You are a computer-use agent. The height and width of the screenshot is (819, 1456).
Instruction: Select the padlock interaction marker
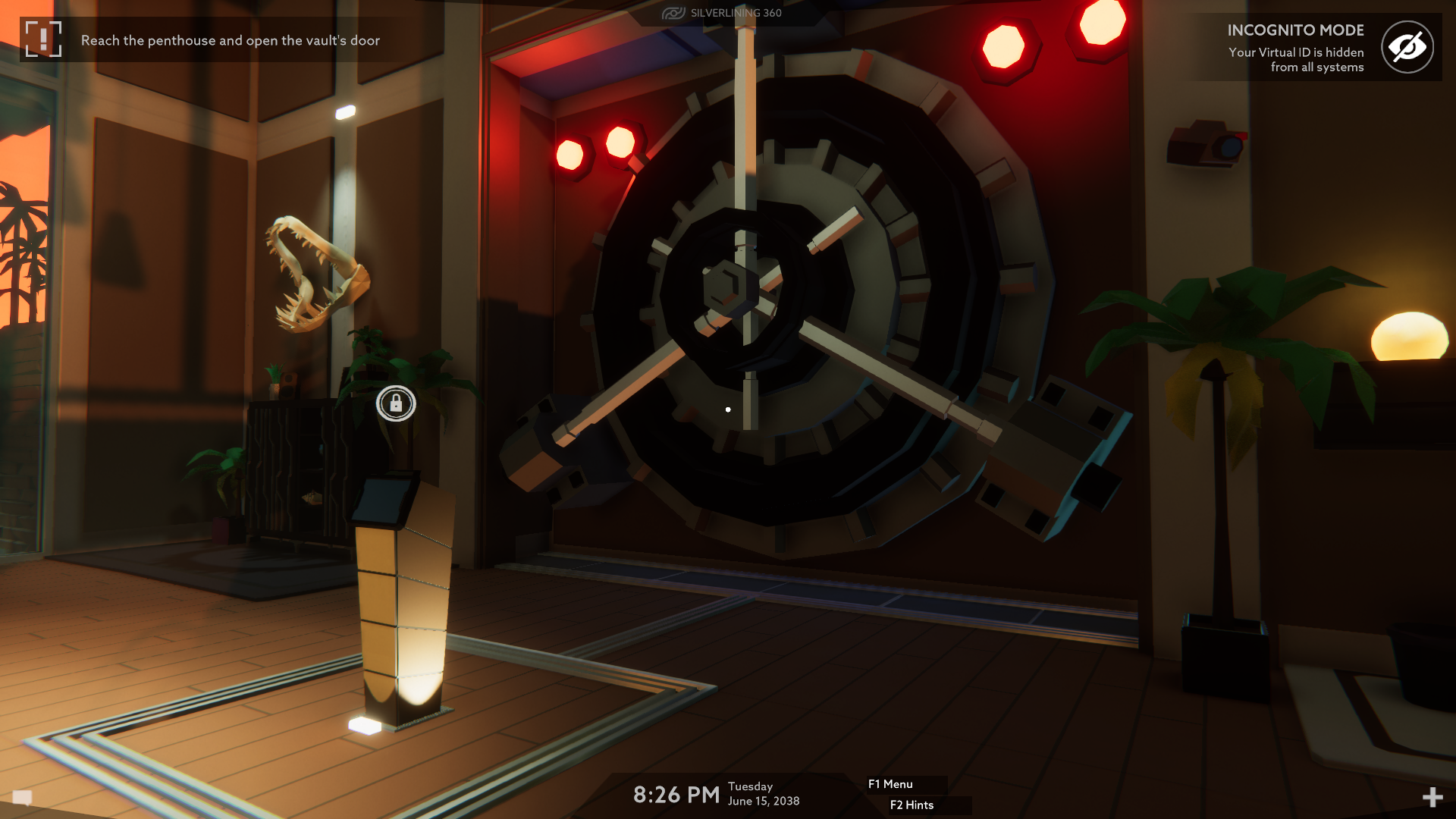click(x=396, y=403)
